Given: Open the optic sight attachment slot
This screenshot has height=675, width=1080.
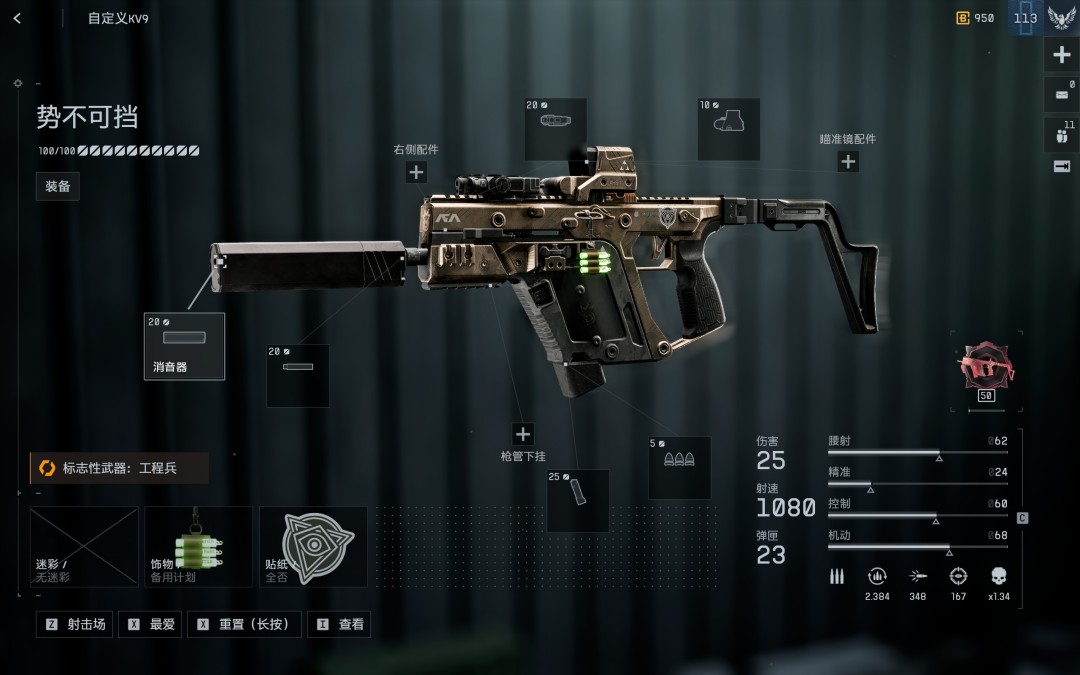Looking at the screenshot, I should (728, 129).
